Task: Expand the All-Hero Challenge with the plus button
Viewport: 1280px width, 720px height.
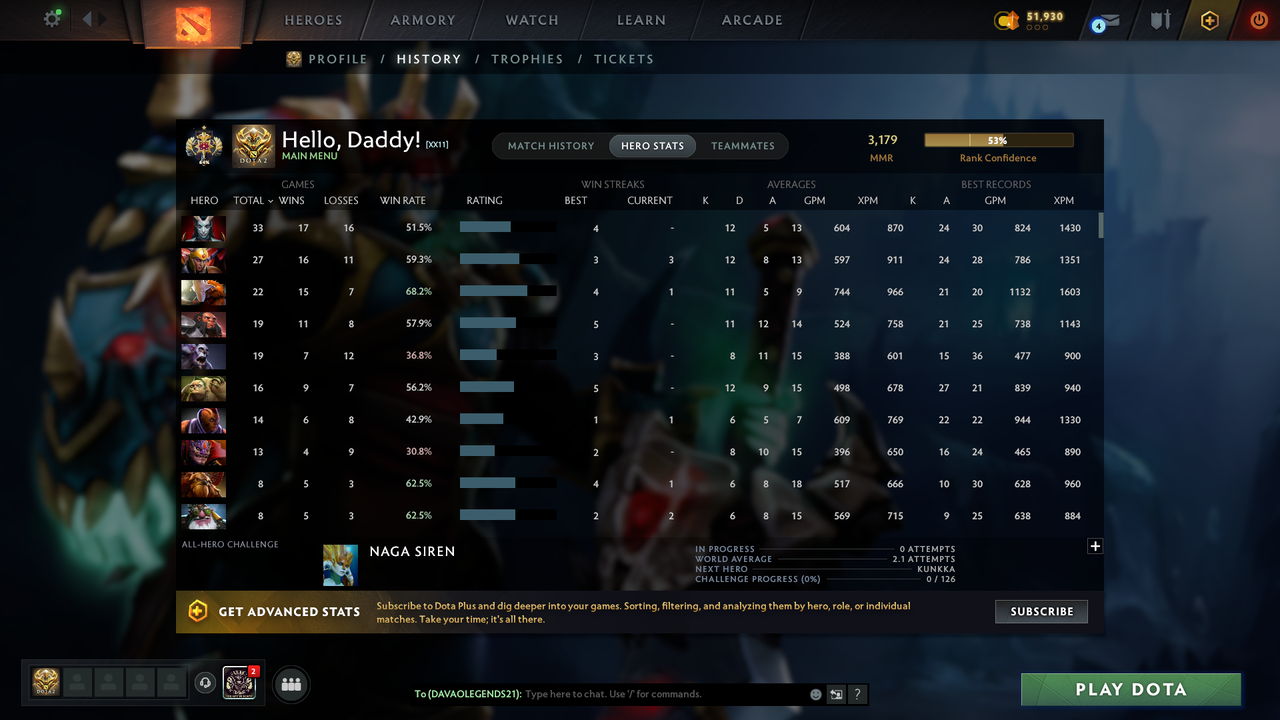Action: (1095, 546)
